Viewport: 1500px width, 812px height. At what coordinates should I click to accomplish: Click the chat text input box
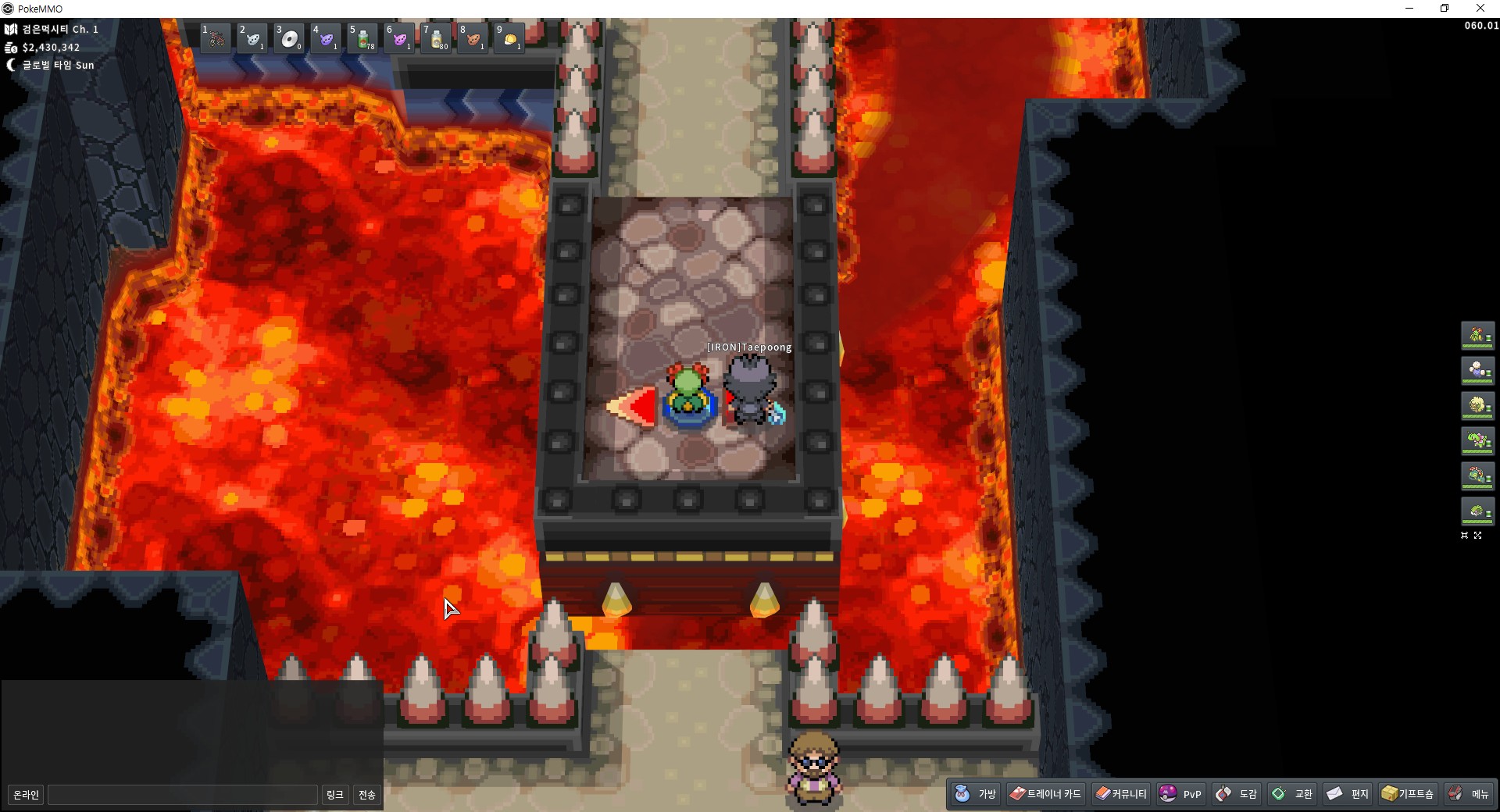[183, 795]
